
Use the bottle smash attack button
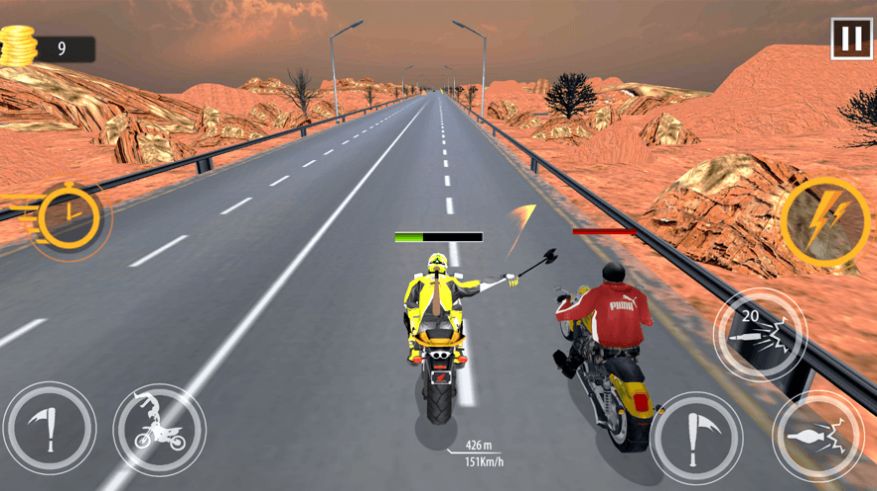tap(819, 436)
